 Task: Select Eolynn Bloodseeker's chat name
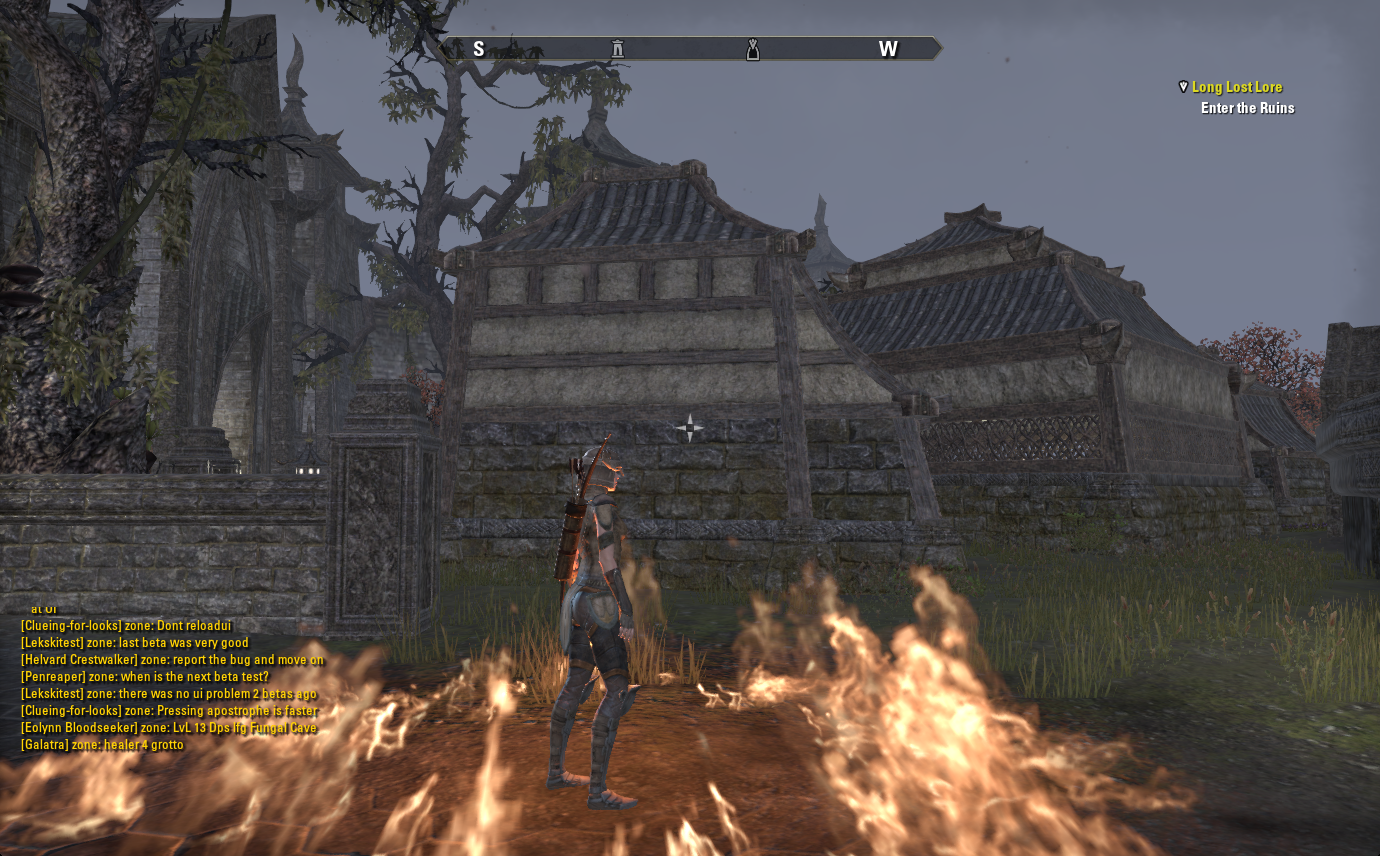79,728
